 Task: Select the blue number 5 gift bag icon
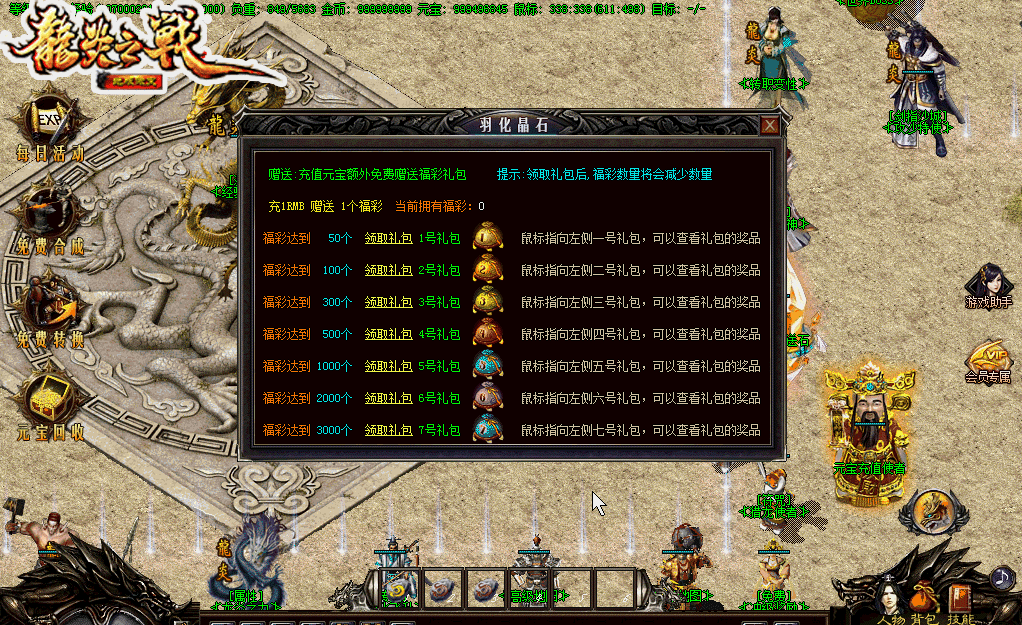pos(487,365)
